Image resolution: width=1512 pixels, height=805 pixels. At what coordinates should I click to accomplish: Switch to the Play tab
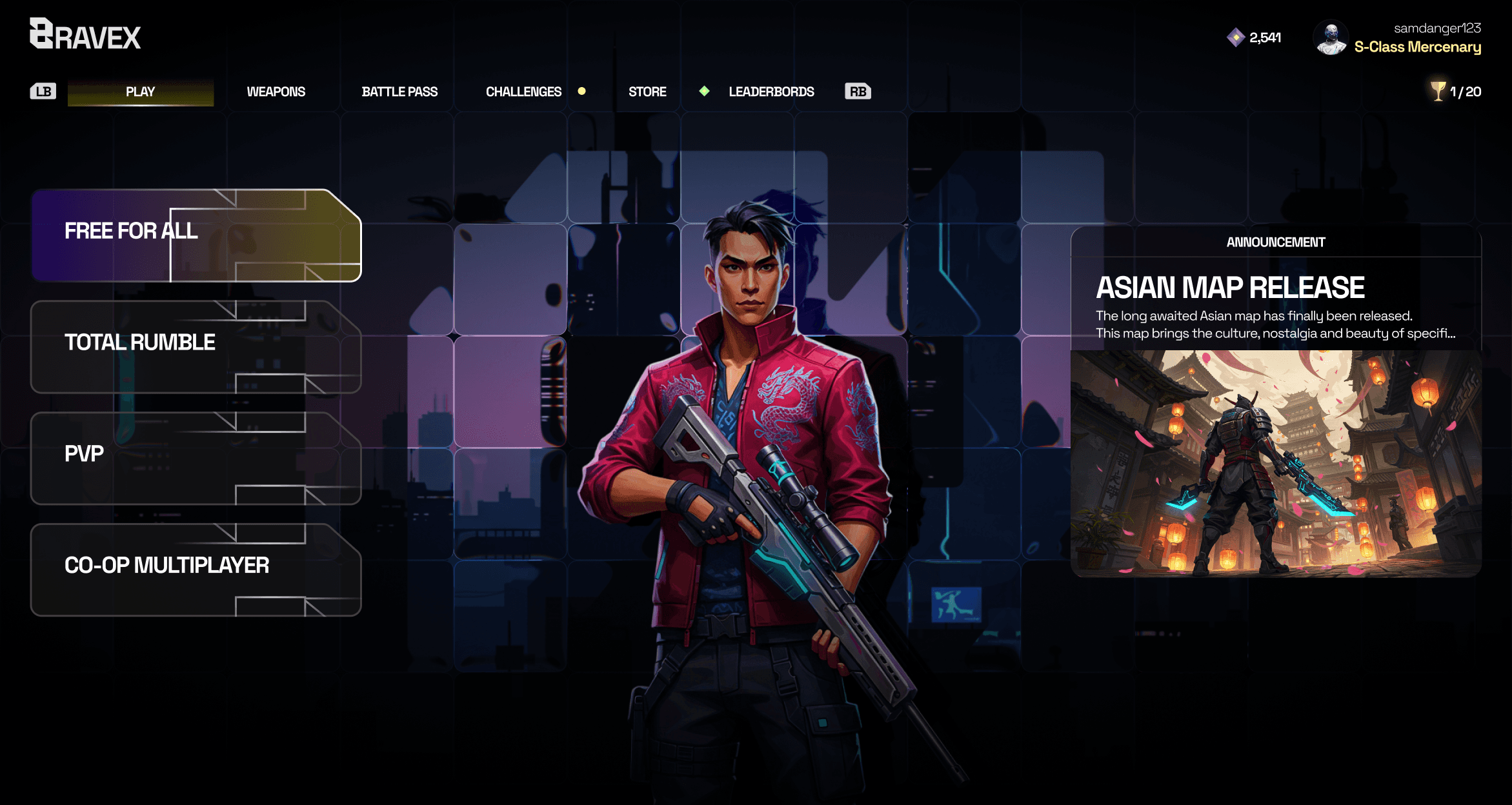click(140, 92)
